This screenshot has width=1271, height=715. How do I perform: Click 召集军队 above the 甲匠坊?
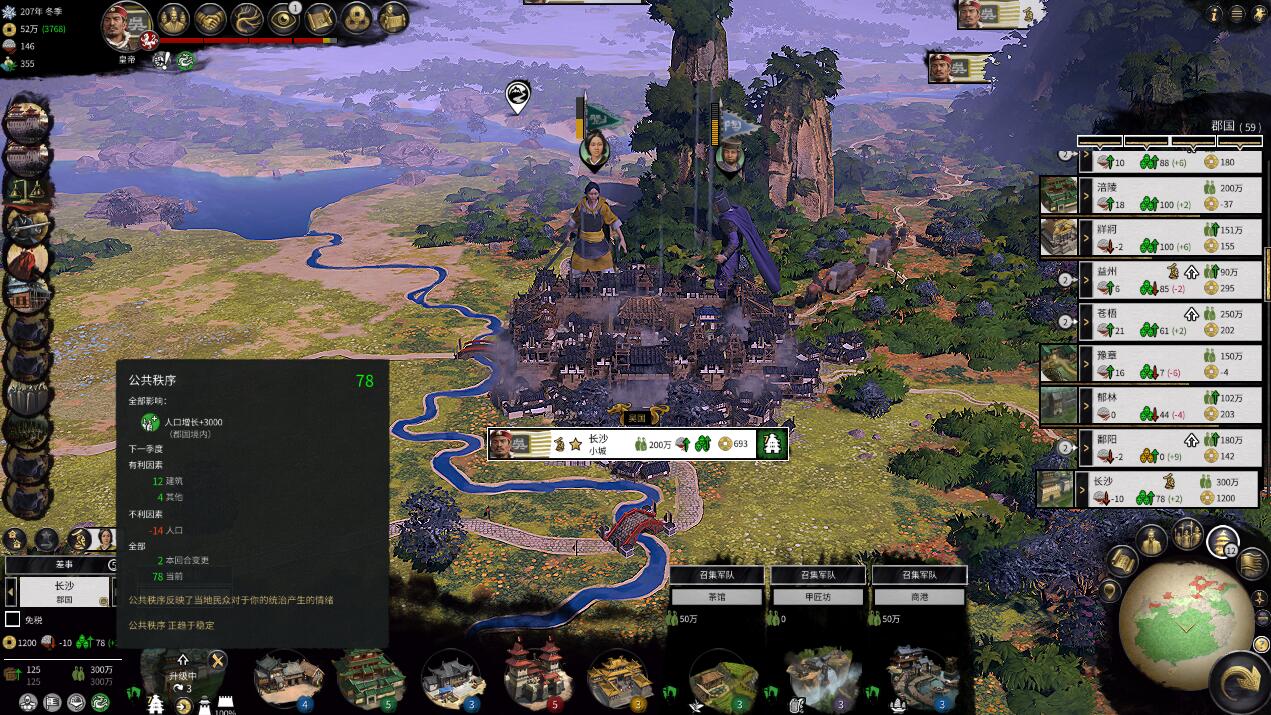pos(818,575)
